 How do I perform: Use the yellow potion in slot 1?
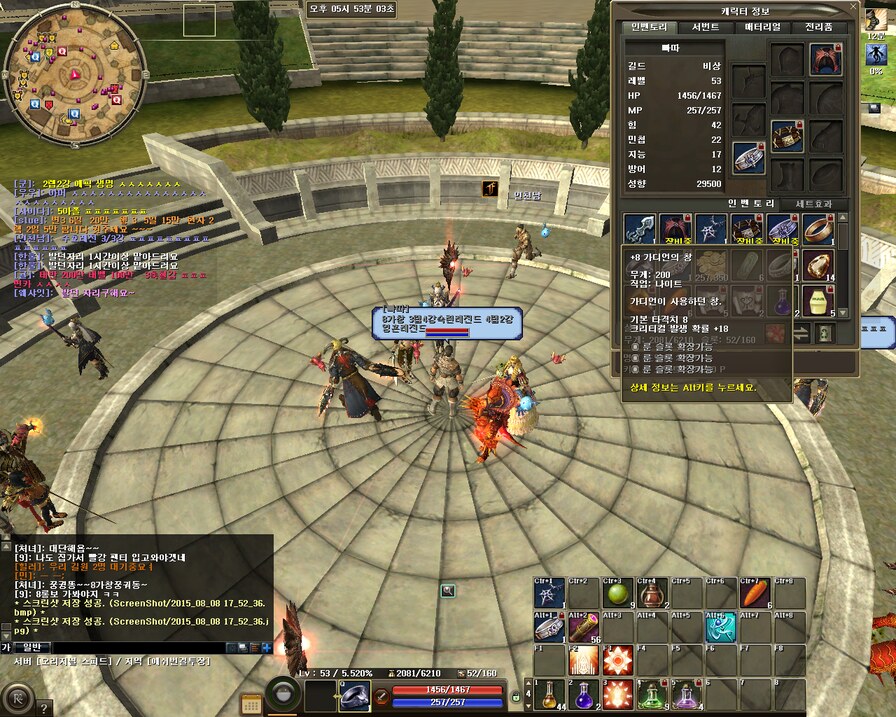pyautogui.click(x=548, y=693)
